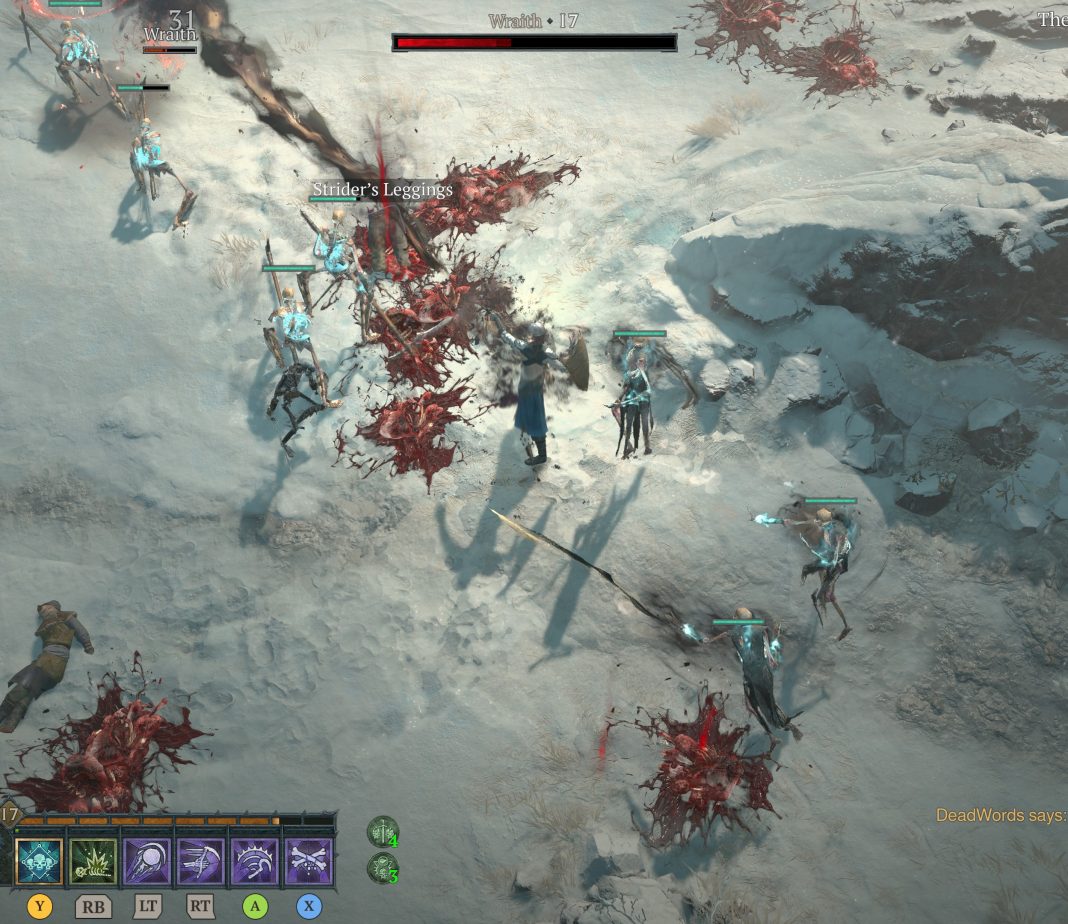The image size is (1068, 924).
Task: Click the skeleton mage minion icon showing 3
Action: point(383,867)
